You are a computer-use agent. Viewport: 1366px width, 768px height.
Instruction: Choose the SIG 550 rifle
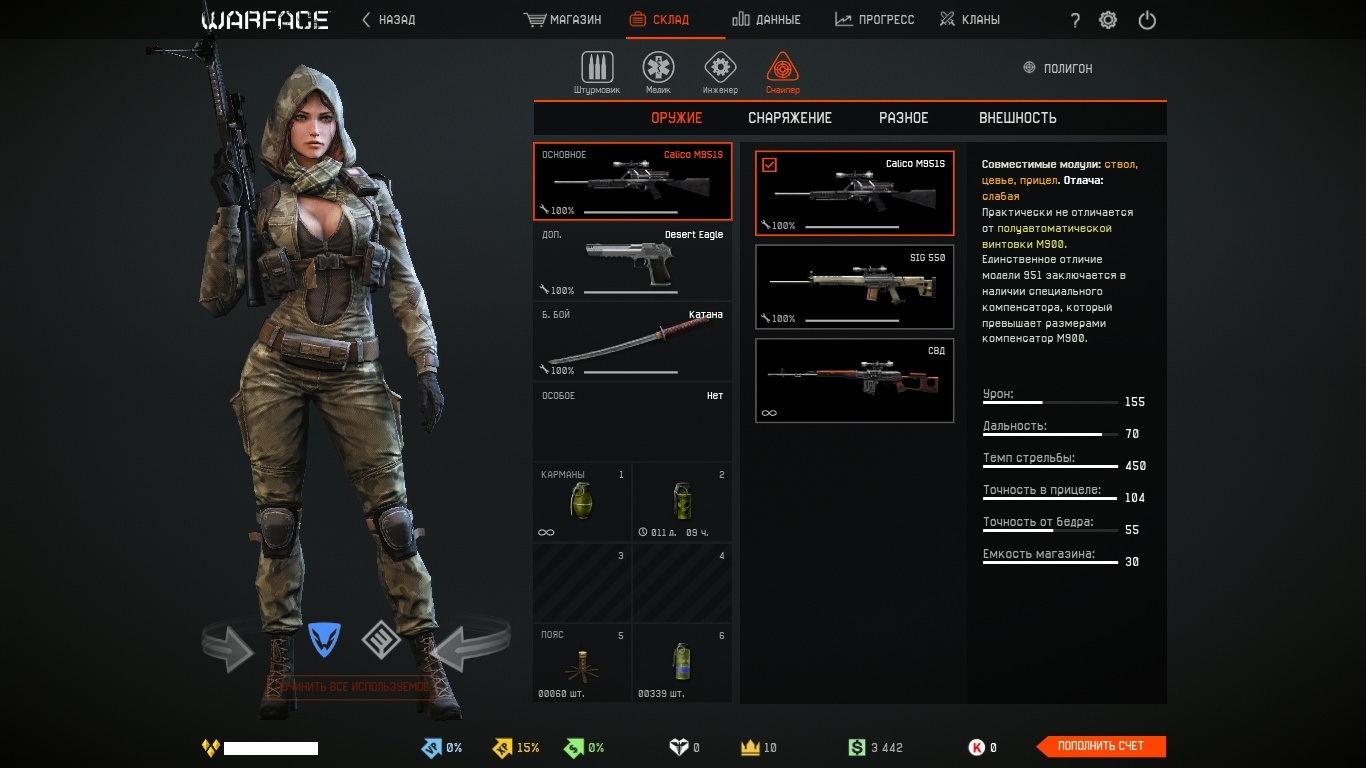(x=854, y=287)
